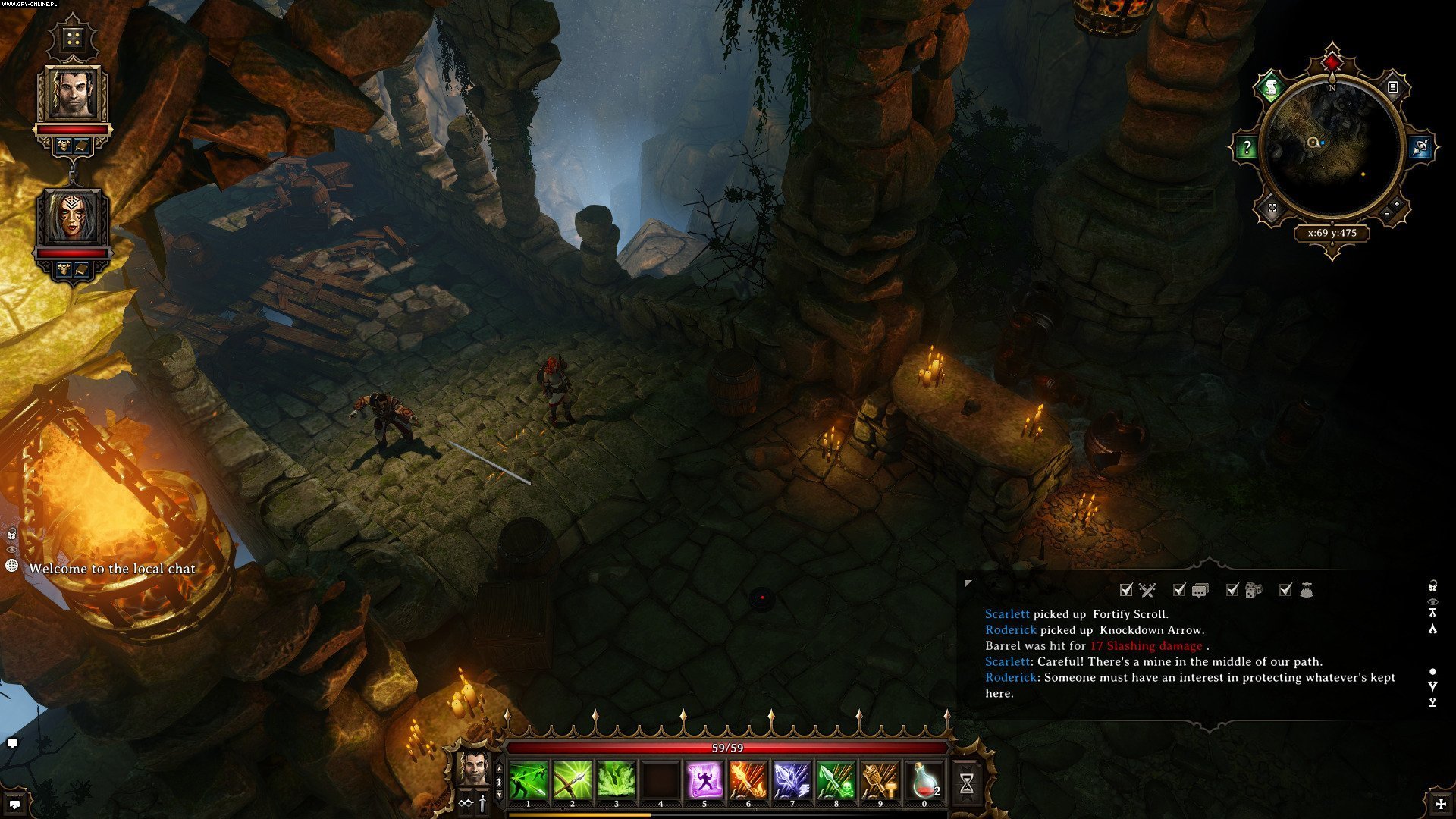
Task: Cast the purple scroll skill
Action: [704, 781]
